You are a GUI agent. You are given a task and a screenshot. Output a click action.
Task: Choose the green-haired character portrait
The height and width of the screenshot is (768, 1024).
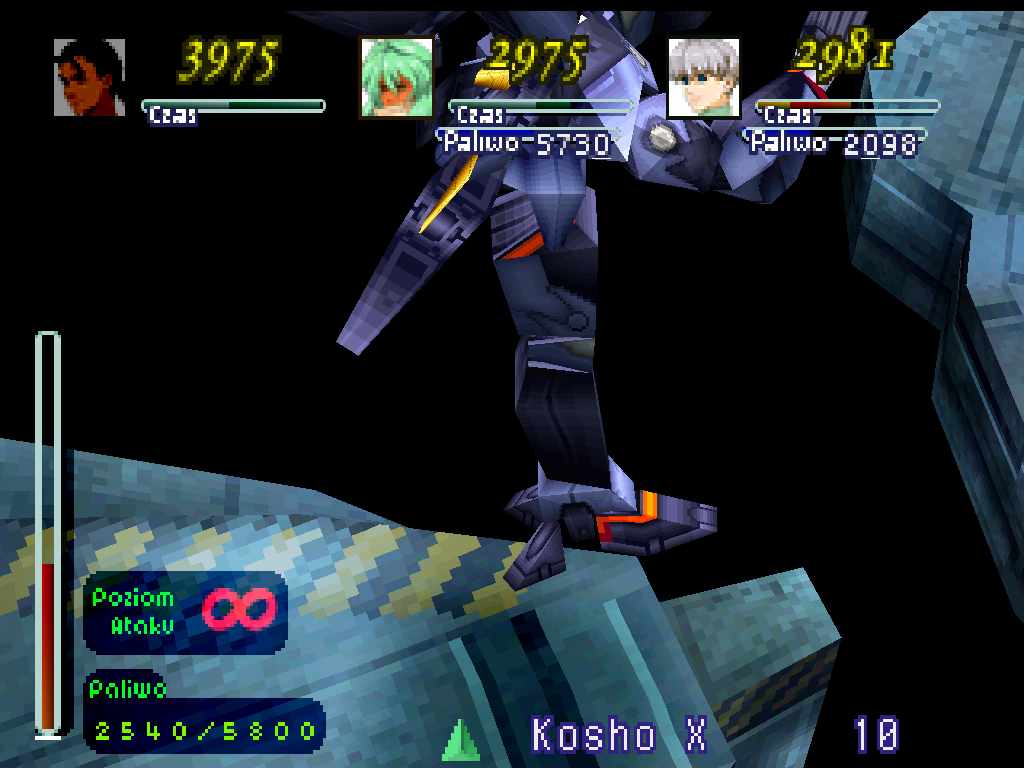pyautogui.click(x=397, y=77)
